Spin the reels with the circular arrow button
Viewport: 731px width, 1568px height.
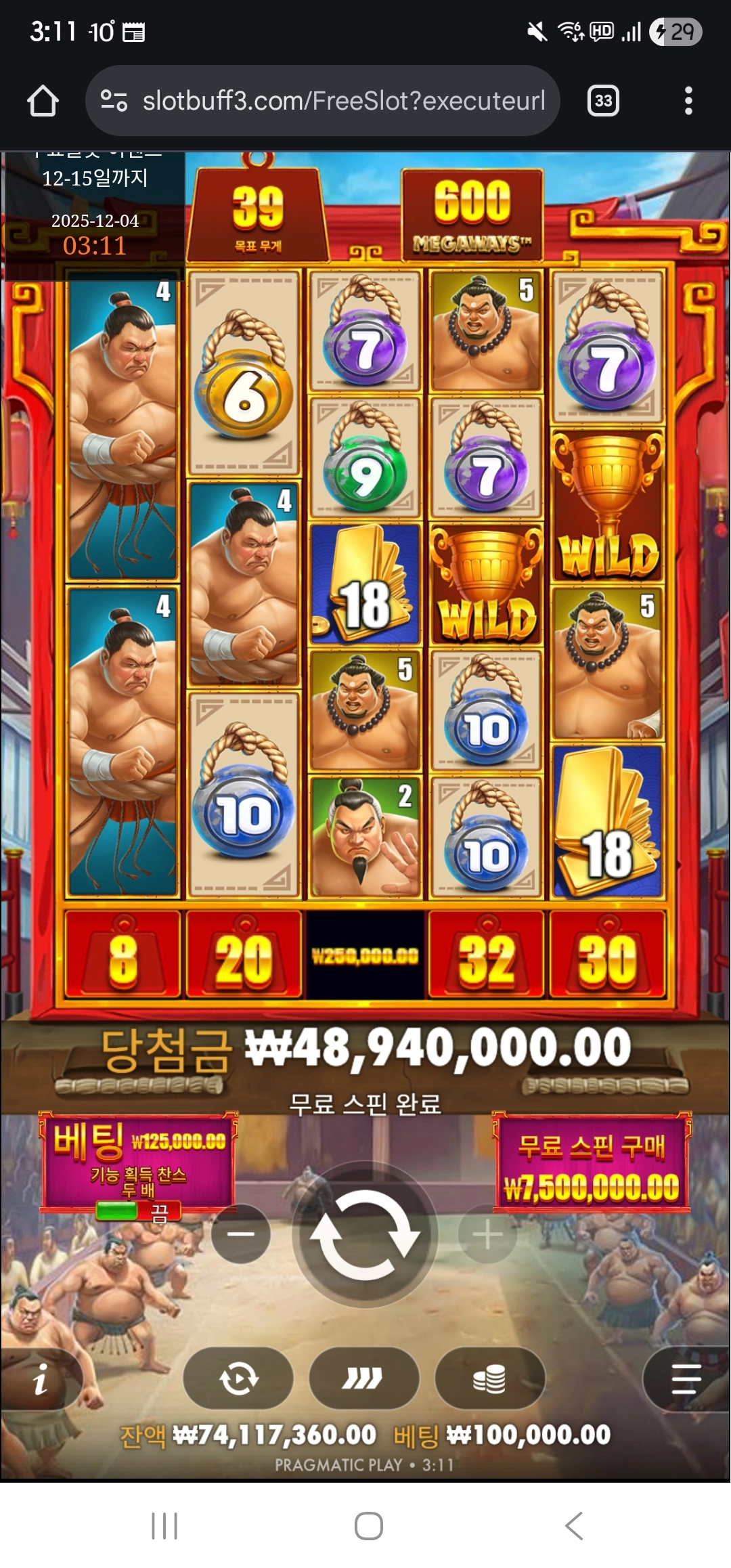[365, 1234]
